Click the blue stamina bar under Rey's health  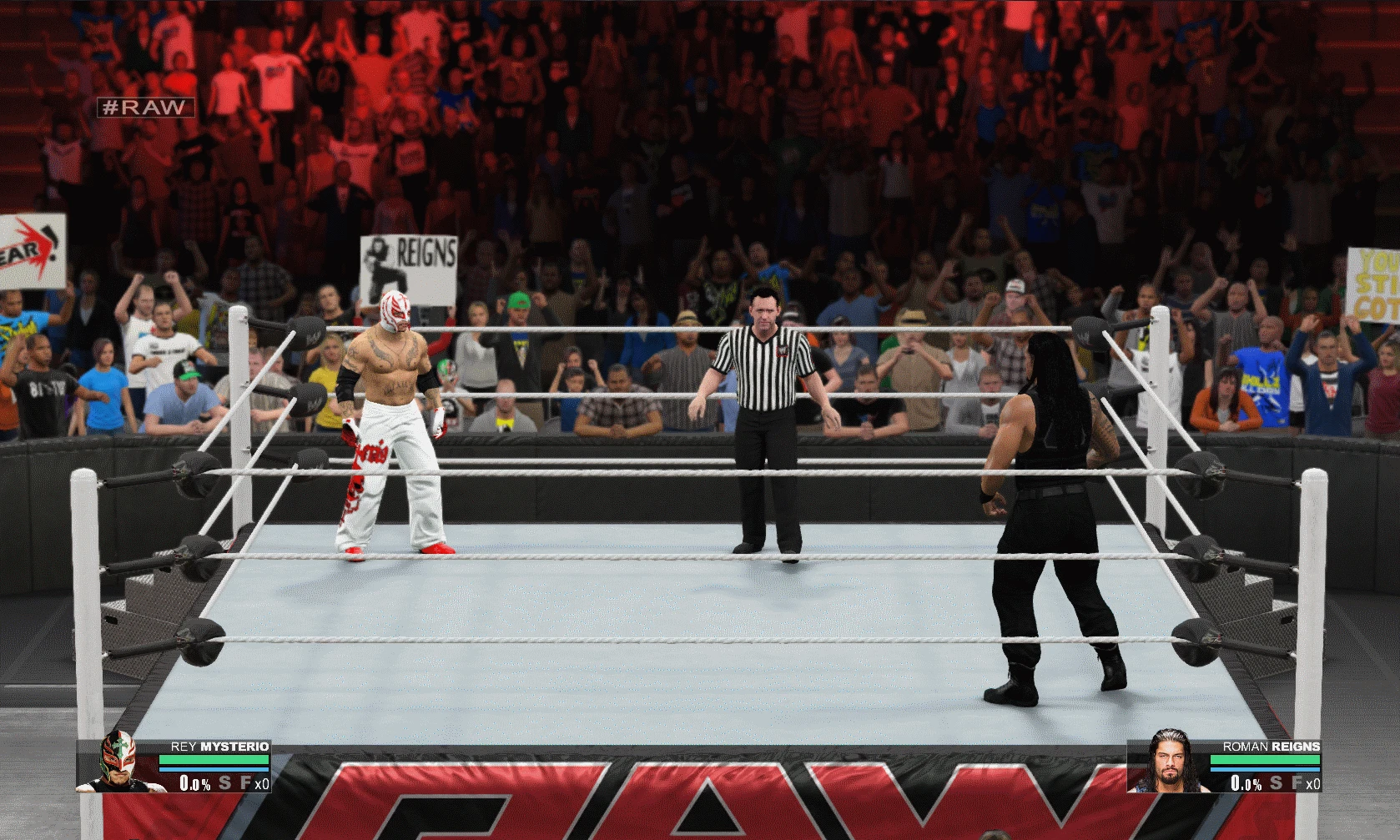[214, 769]
